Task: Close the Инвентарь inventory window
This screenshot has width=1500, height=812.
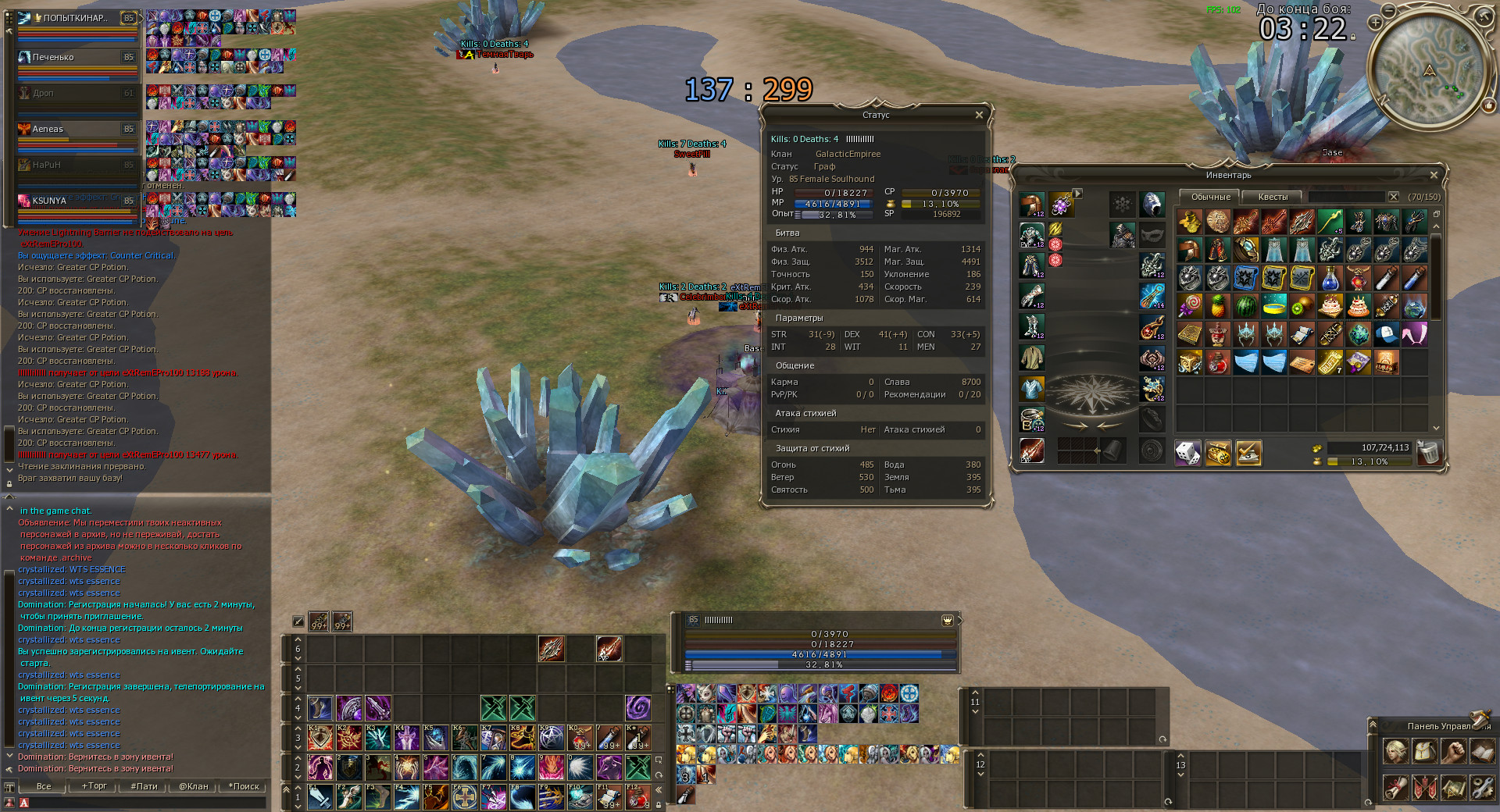Action: pyautogui.click(x=1434, y=176)
